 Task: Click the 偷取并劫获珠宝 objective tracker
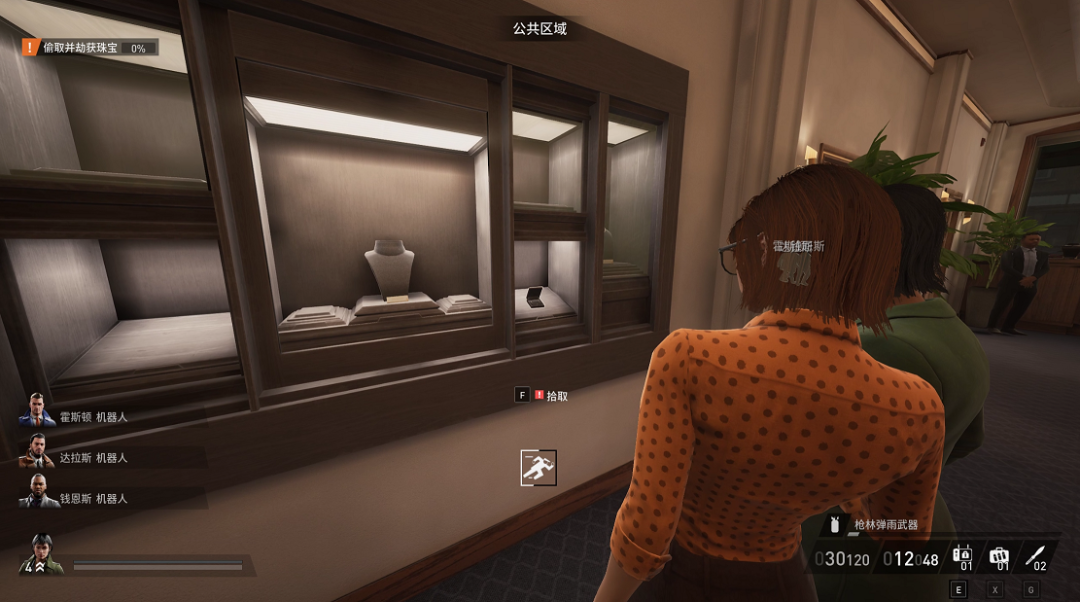click(x=90, y=47)
